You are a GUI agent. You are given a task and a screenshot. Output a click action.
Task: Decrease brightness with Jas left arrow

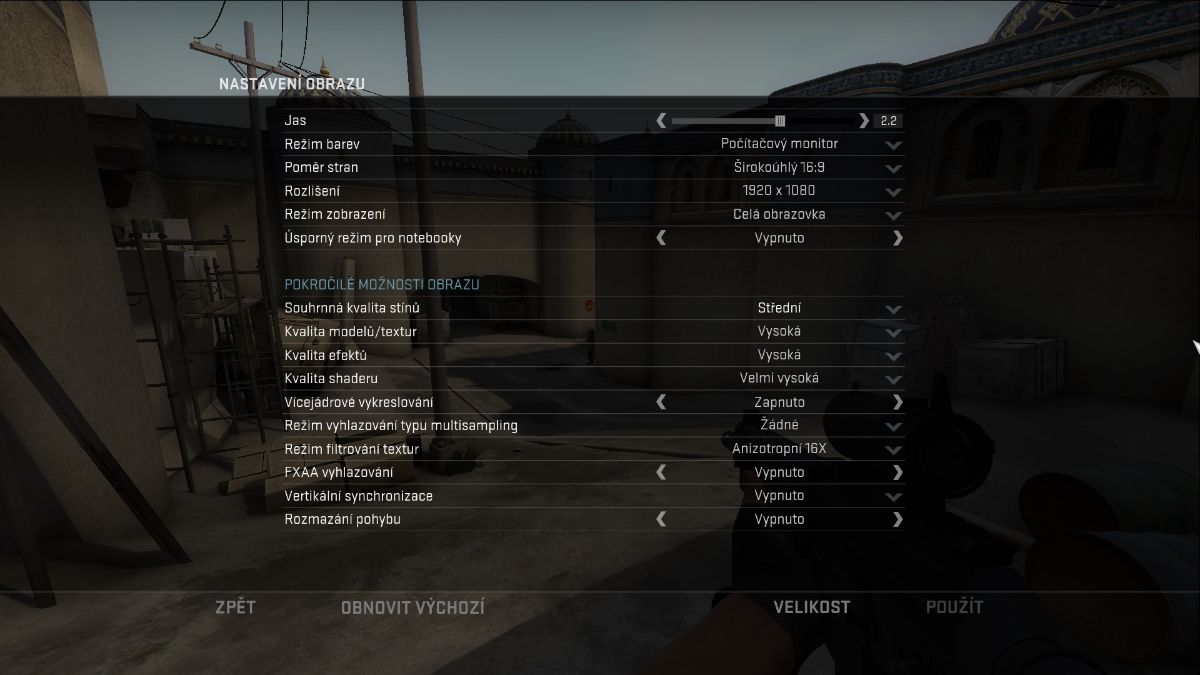(x=661, y=121)
